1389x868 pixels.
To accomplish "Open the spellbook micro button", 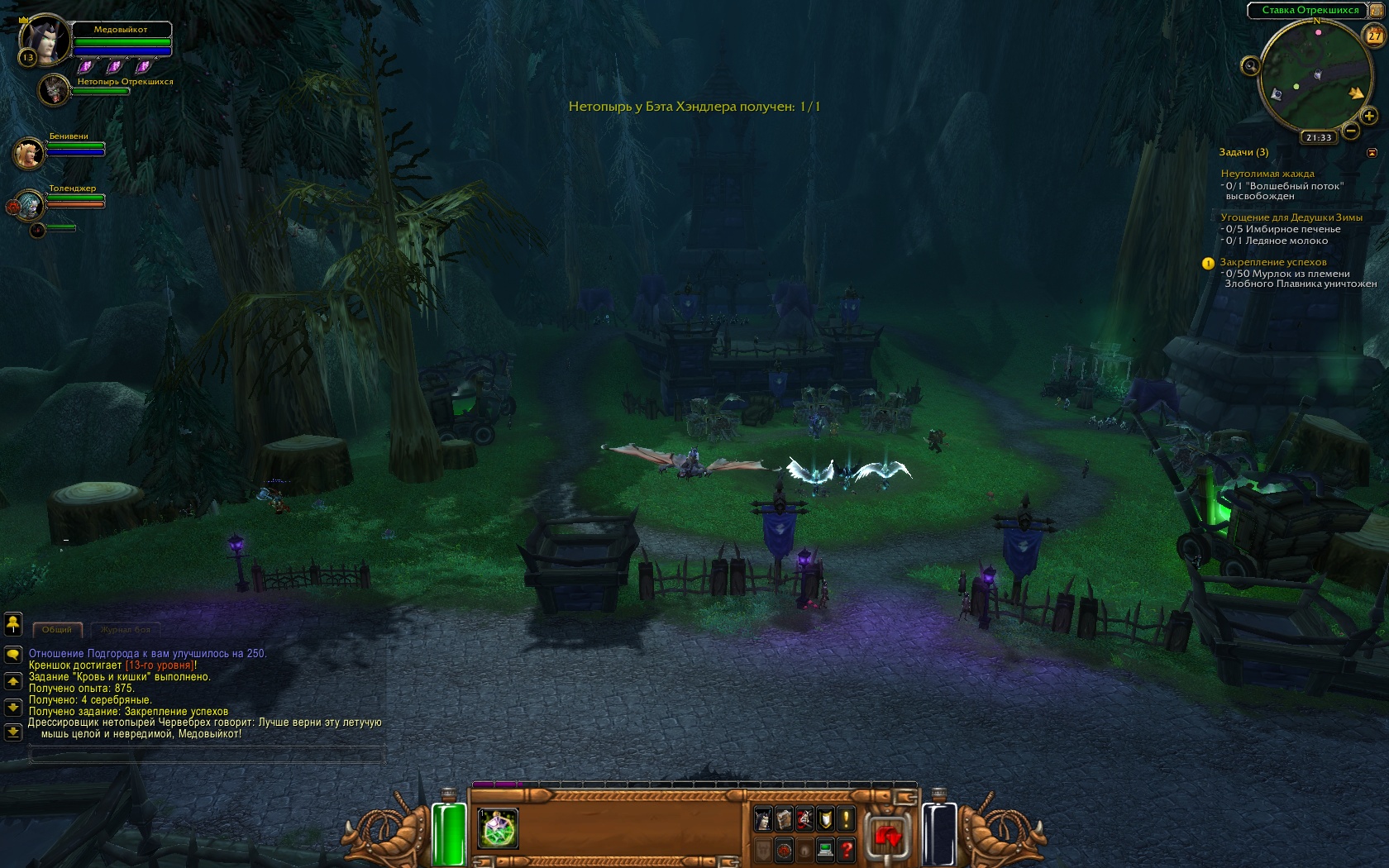I will [x=784, y=819].
